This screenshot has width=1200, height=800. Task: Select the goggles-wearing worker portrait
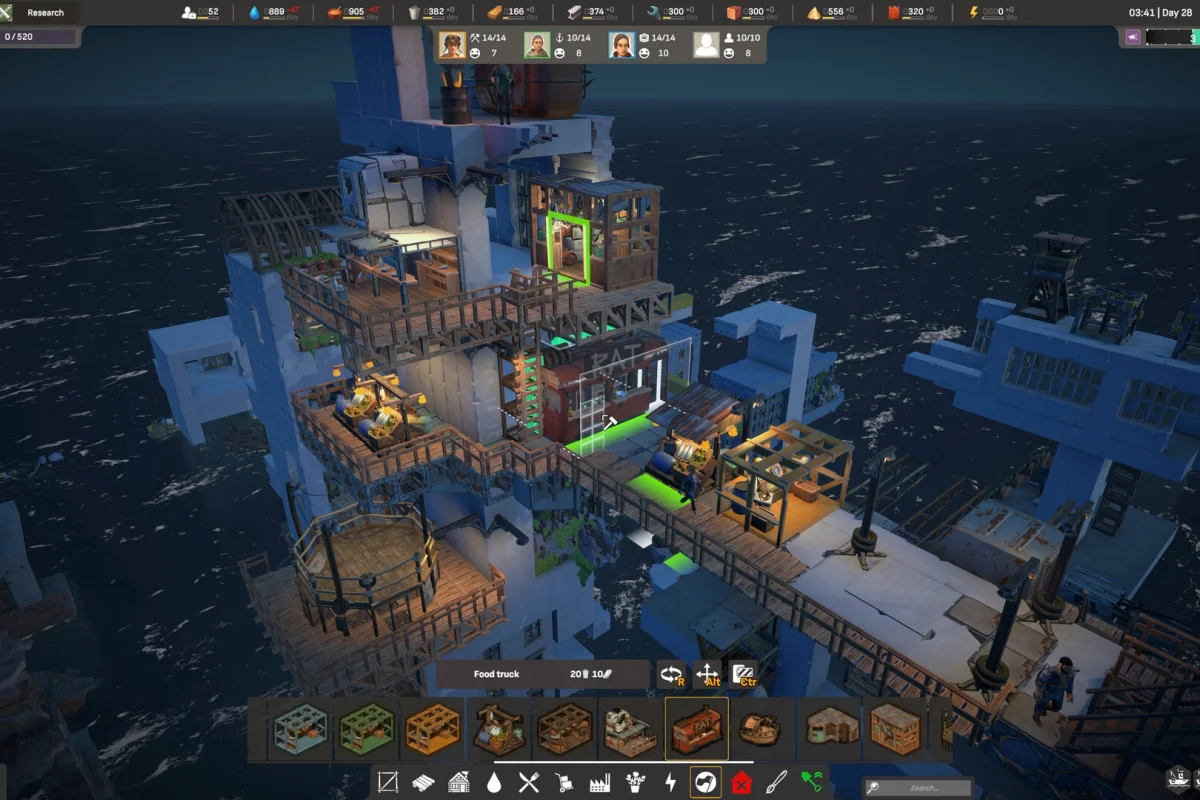pyautogui.click(x=452, y=45)
